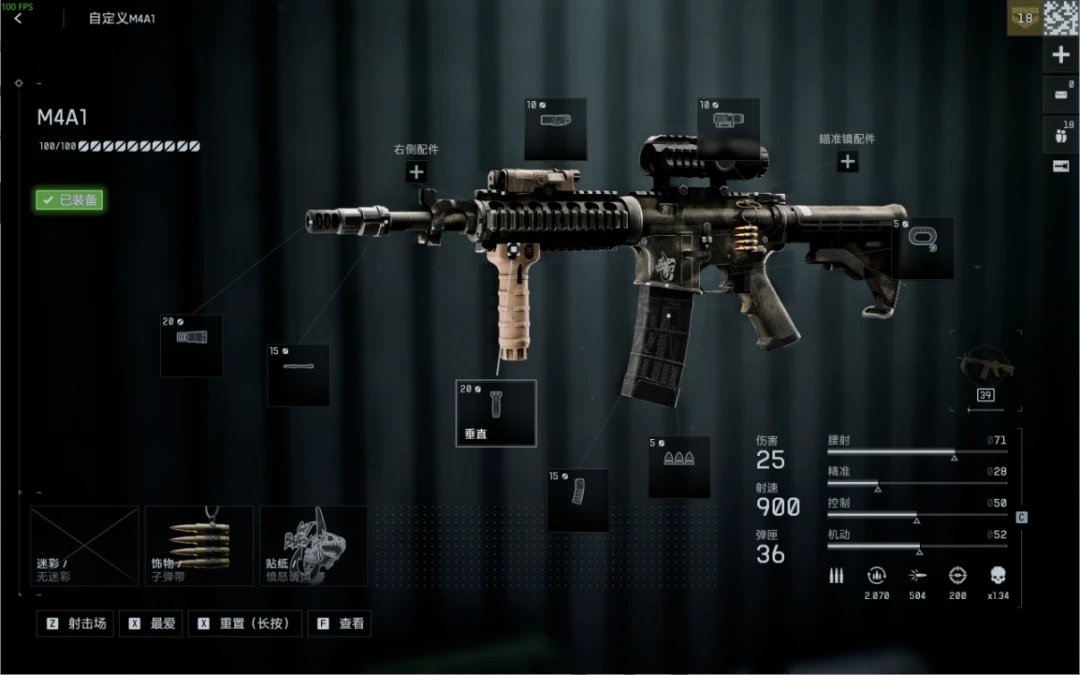Mark the weapon as 最爱 favorite
Viewport: 1080px width, 675px height.
(153, 623)
